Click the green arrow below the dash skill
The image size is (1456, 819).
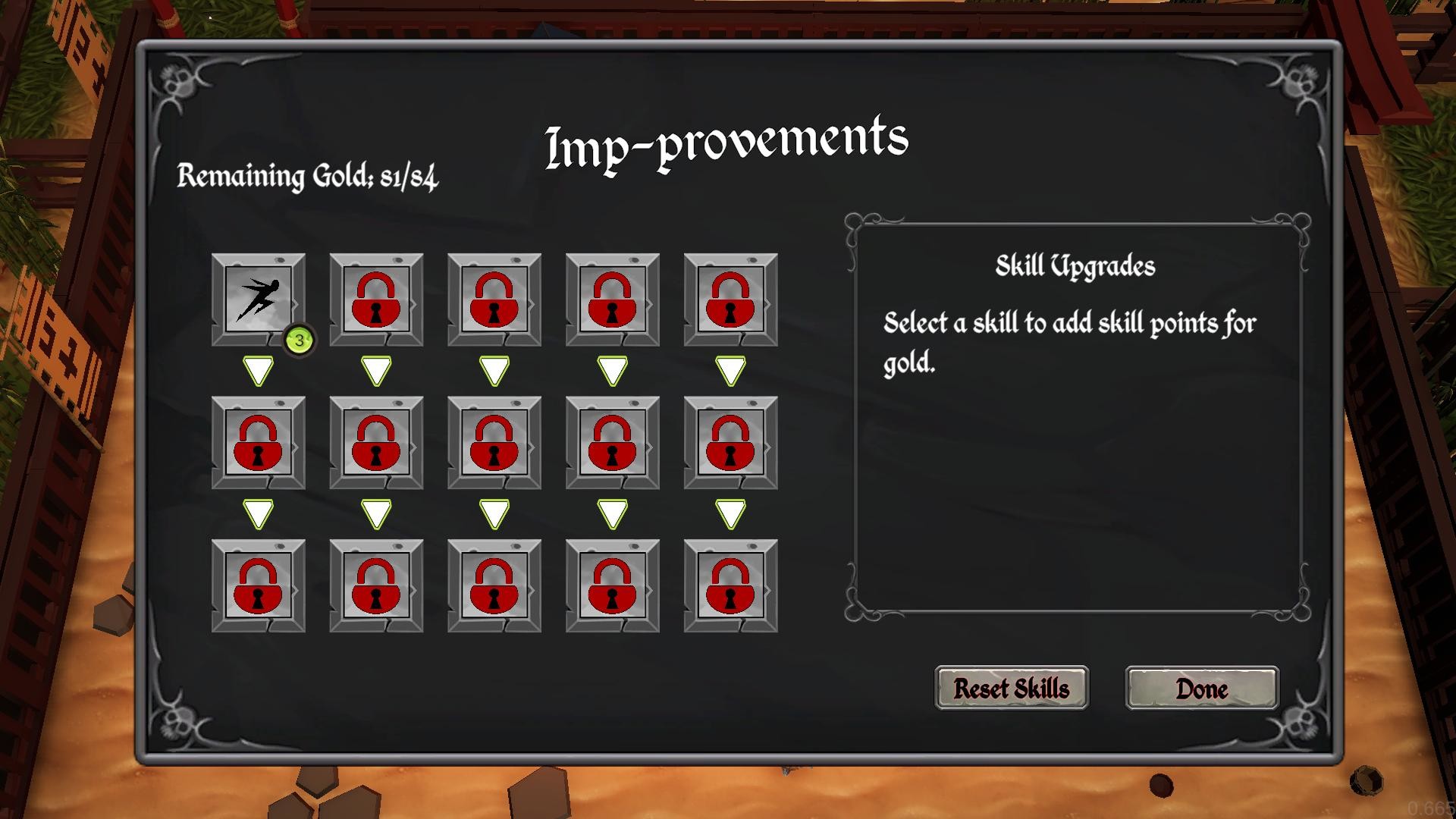[259, 372]
